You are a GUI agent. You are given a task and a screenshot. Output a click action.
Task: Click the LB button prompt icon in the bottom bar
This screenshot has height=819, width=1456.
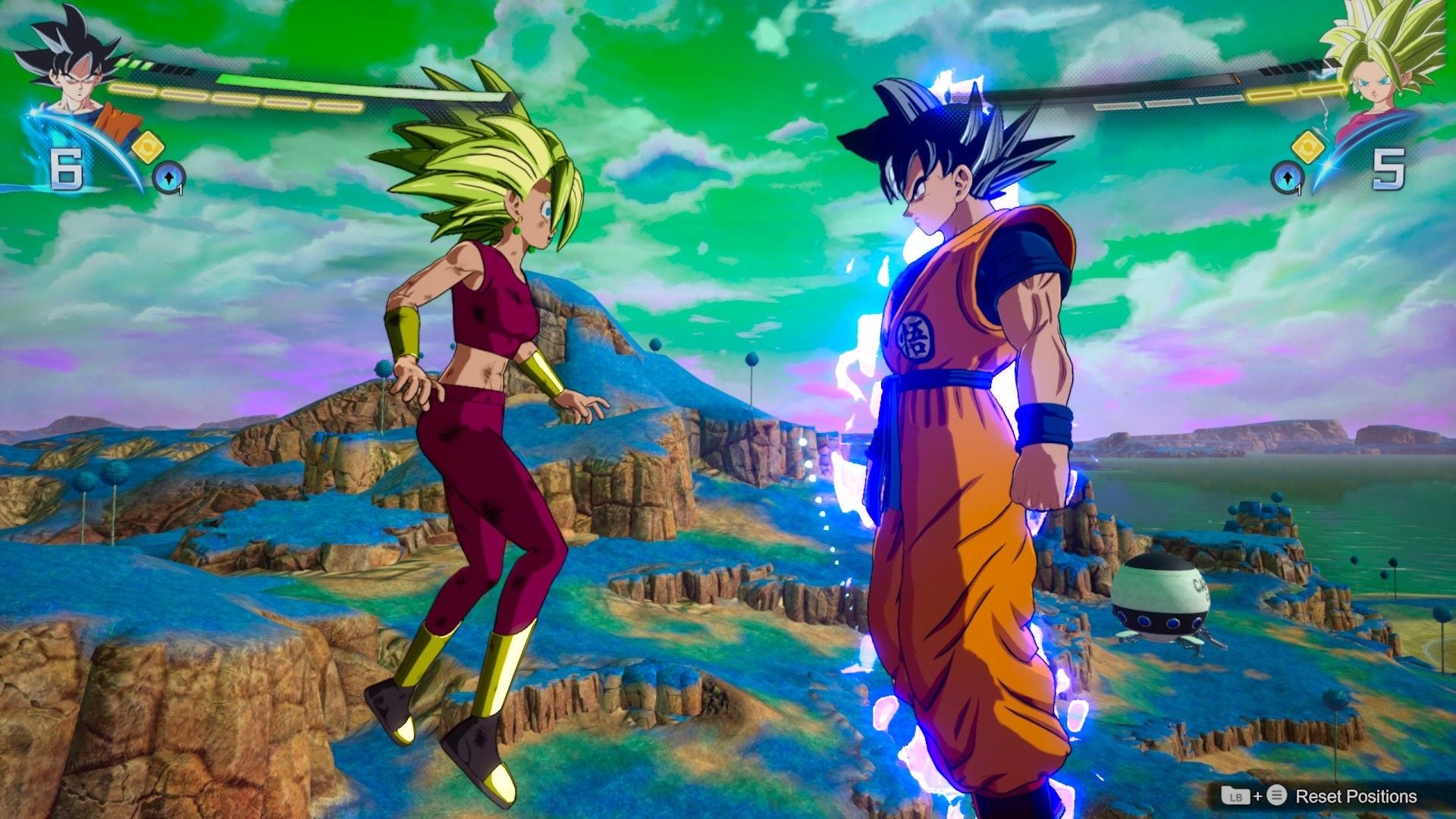click(x=1235, y=796)
